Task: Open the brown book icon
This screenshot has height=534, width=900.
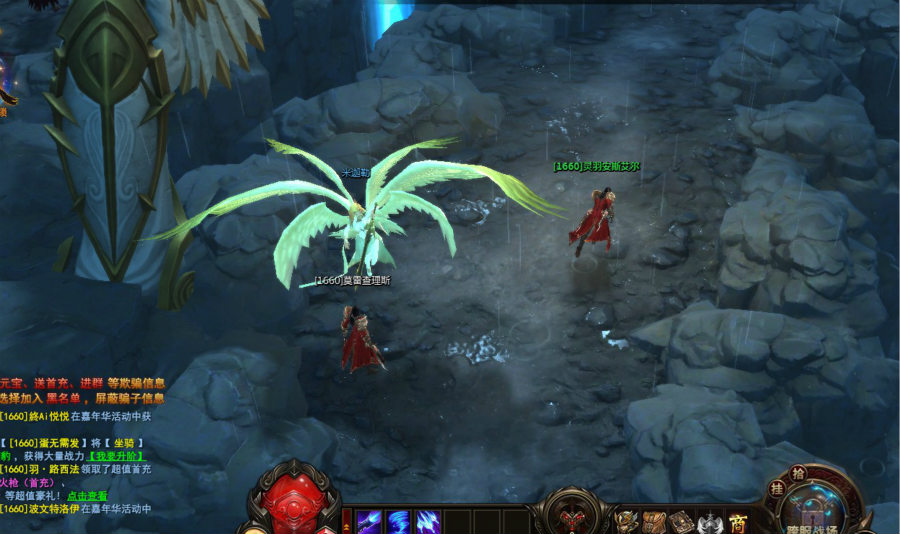Action: click(x=682, y=521)
